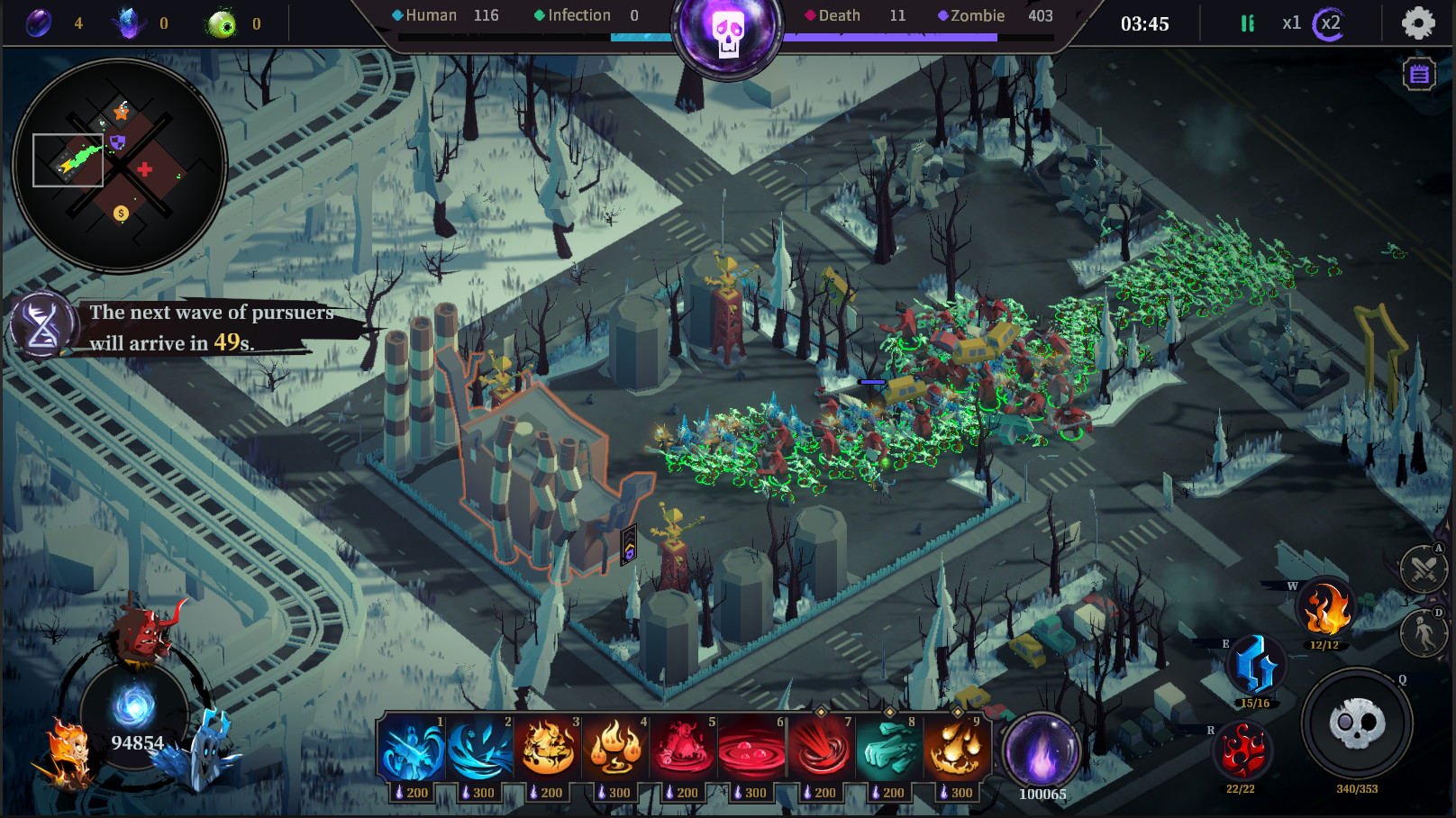Pause the game with the pause control

coord(1248,23)
